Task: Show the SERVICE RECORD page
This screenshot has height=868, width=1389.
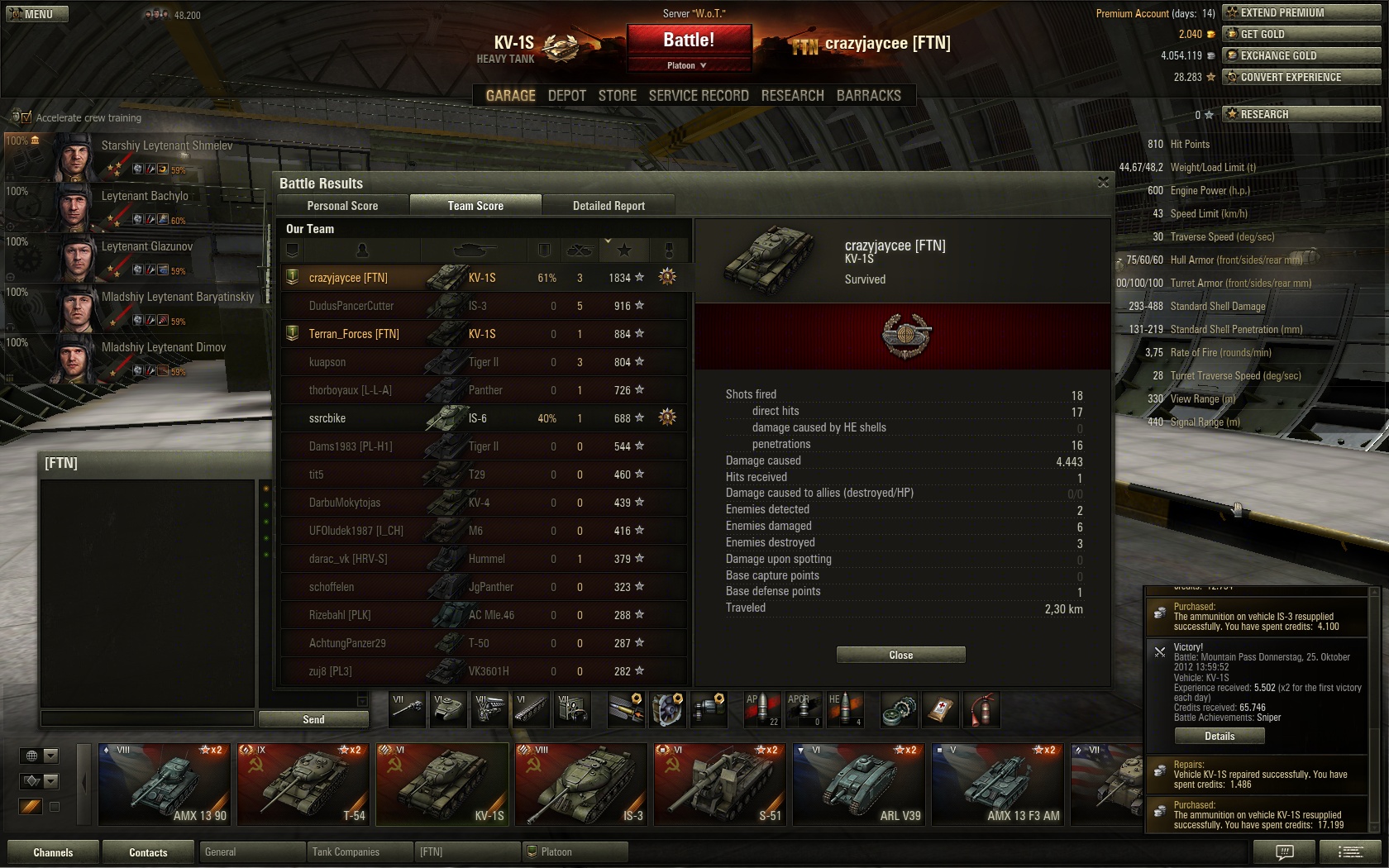Action: coord(699,96)
